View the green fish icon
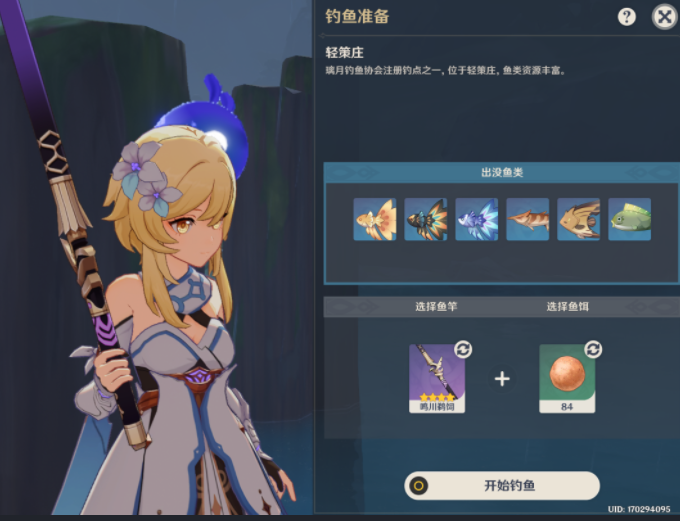This screenshot has width=680, height=521. tap(630, 219)
